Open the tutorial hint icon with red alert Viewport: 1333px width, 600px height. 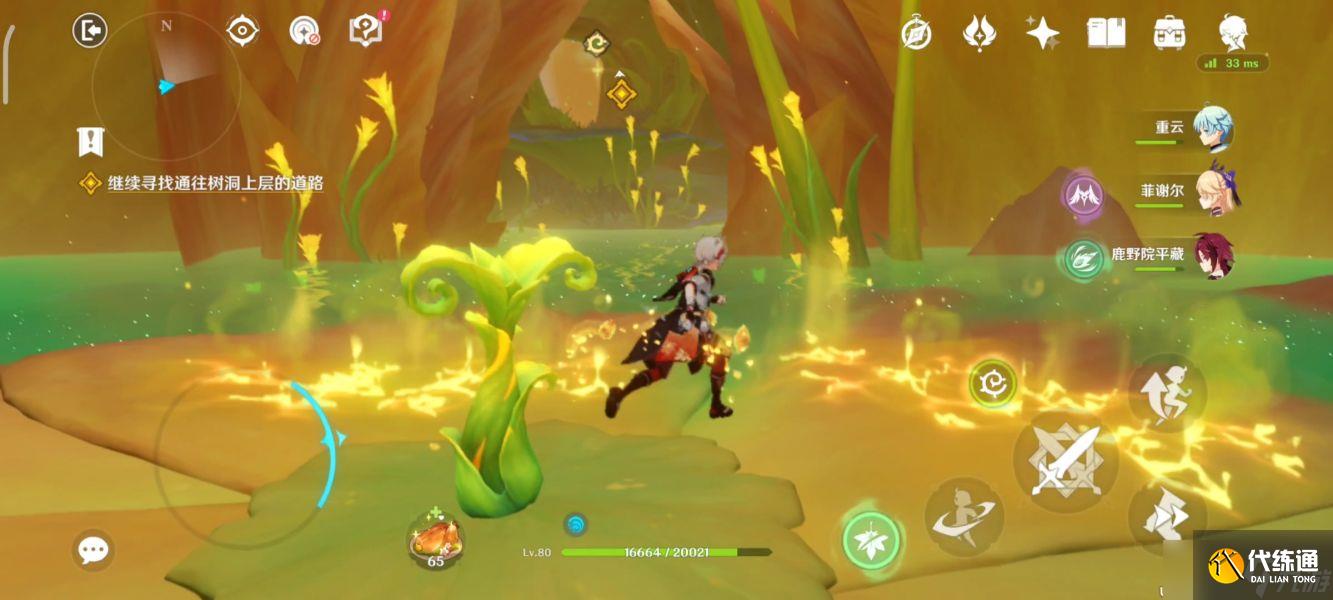pyautogui.click(x=366, y=31)
